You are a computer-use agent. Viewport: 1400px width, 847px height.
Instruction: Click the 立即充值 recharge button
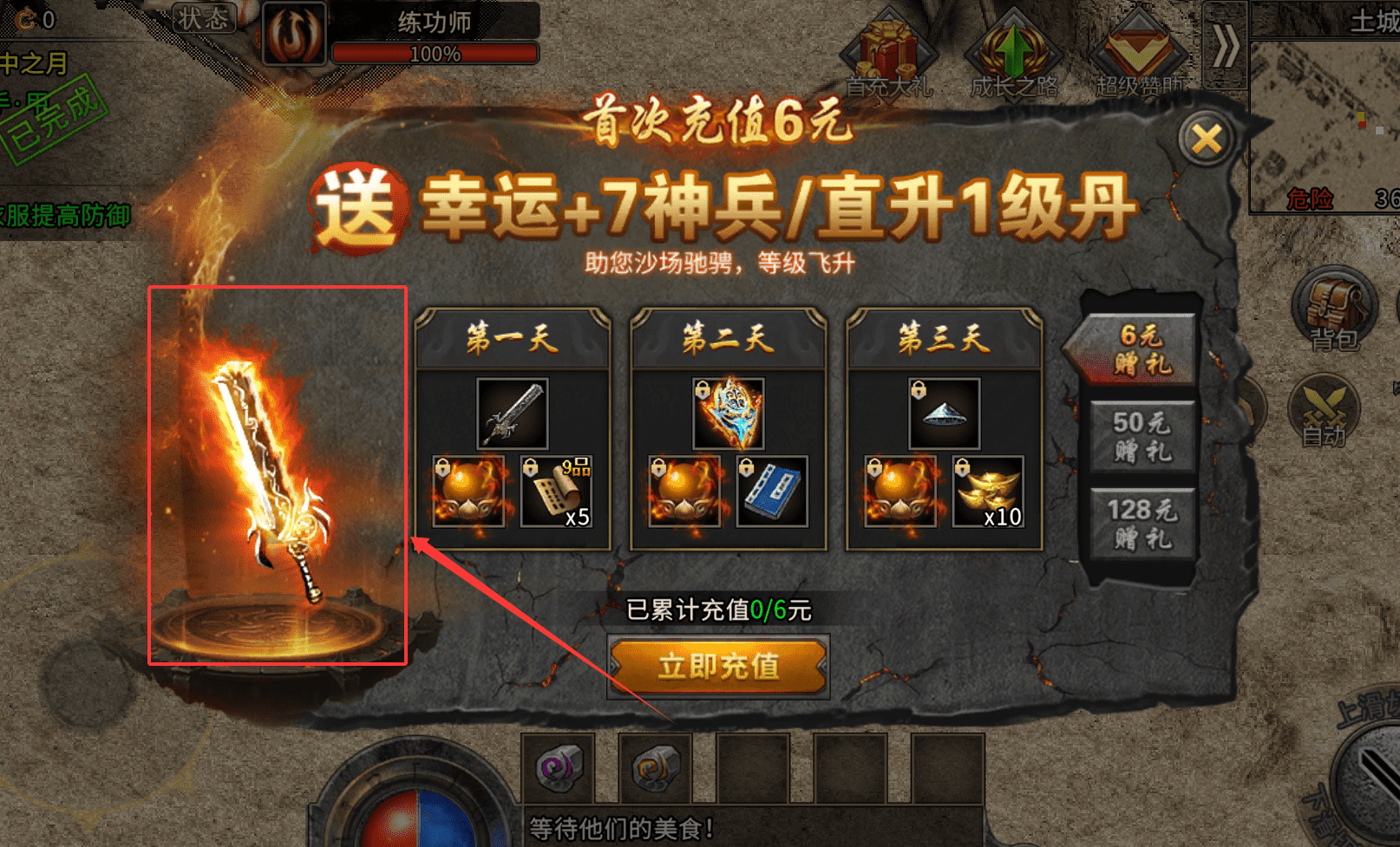point(718,666)
